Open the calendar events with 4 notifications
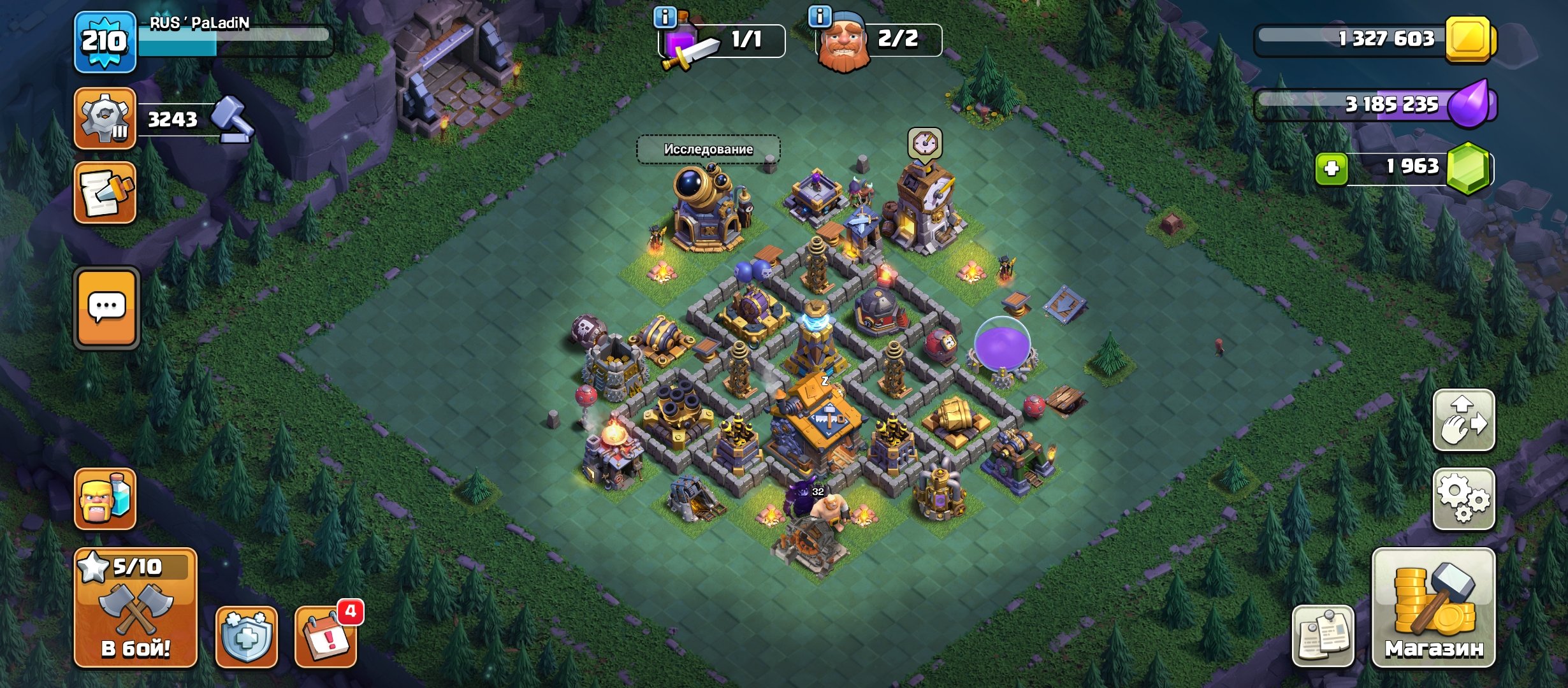The height and width of the screenshot is (688, 1568). click(x=326, y=636)
